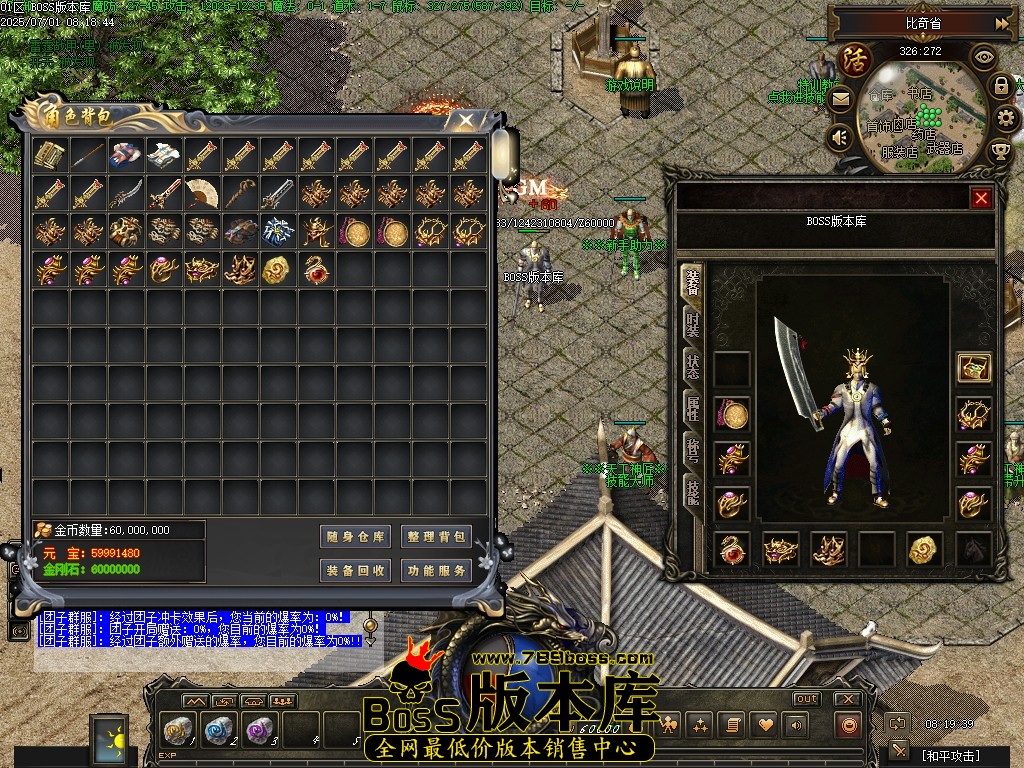Switch to the 状态 status tab
The height and width of the screenshot is (768, 1024).
[692, 366]
